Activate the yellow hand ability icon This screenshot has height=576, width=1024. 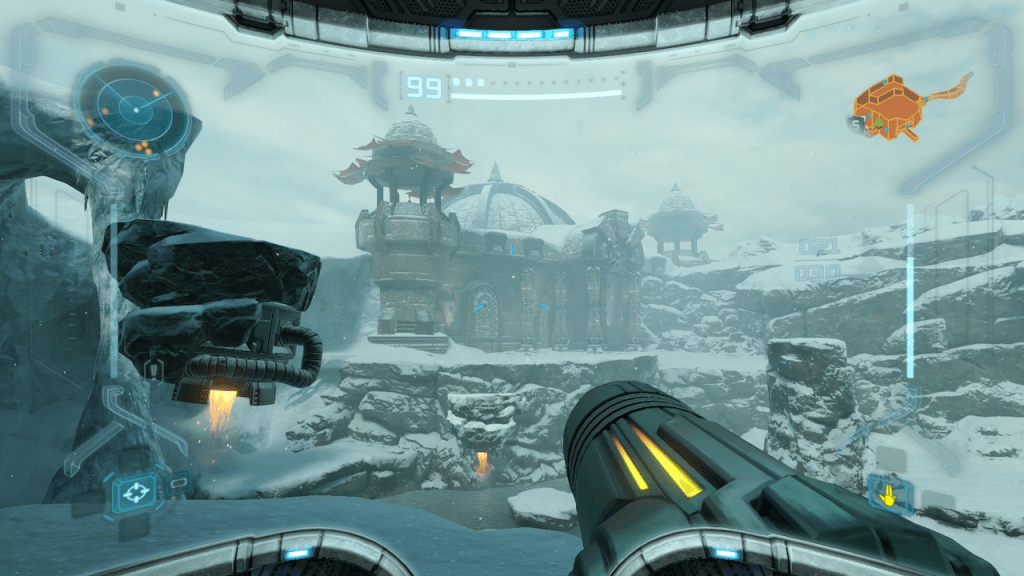tap(888, 492)
